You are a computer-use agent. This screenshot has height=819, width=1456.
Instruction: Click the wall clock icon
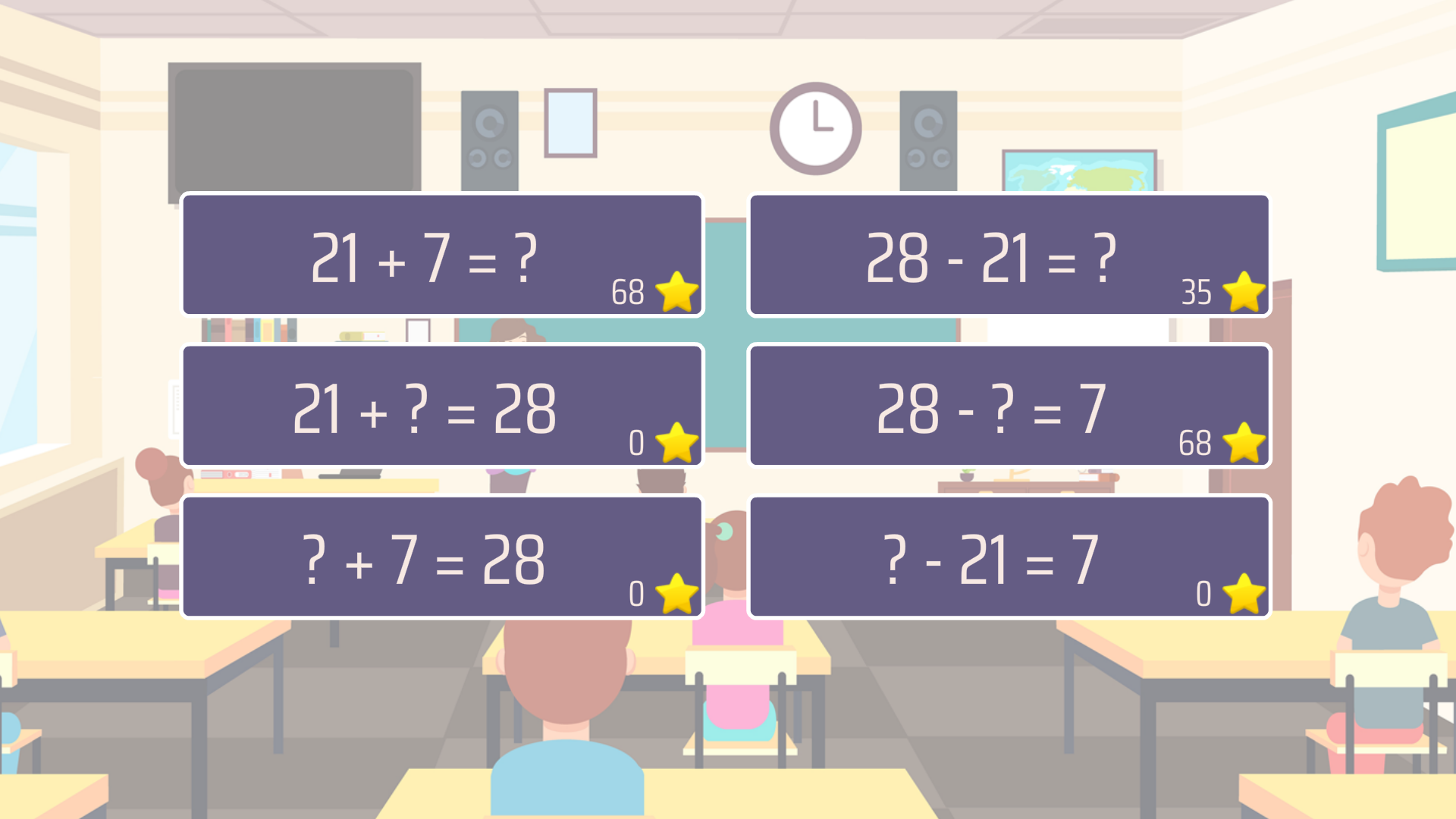pyautogui.click(x=815, y=127)
